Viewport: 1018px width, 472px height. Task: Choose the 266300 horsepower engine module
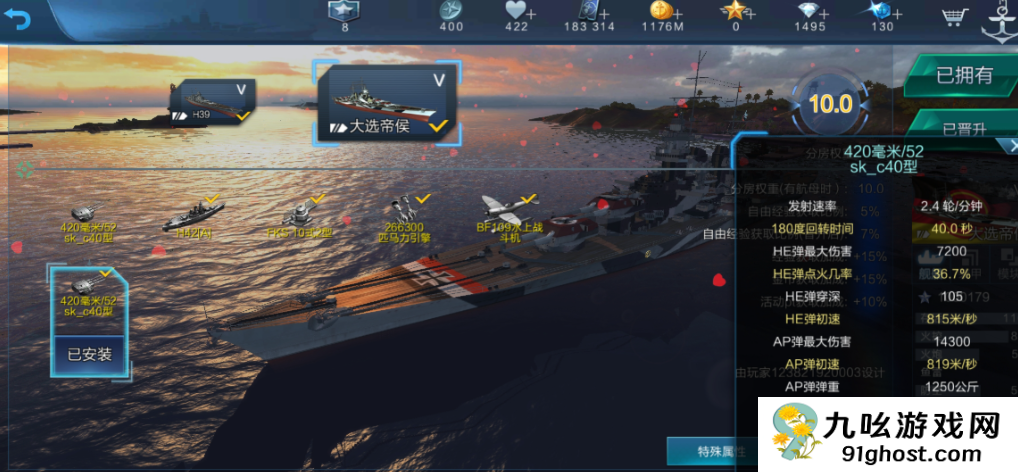(404, 220)
